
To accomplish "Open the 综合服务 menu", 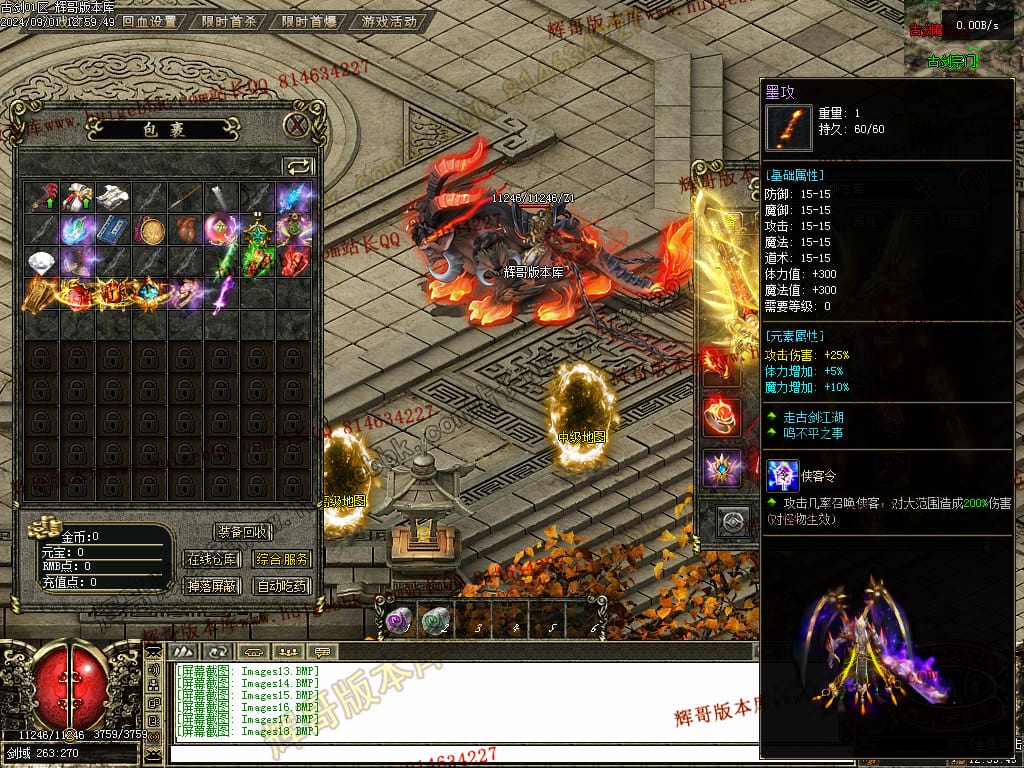I will [282, 559].
